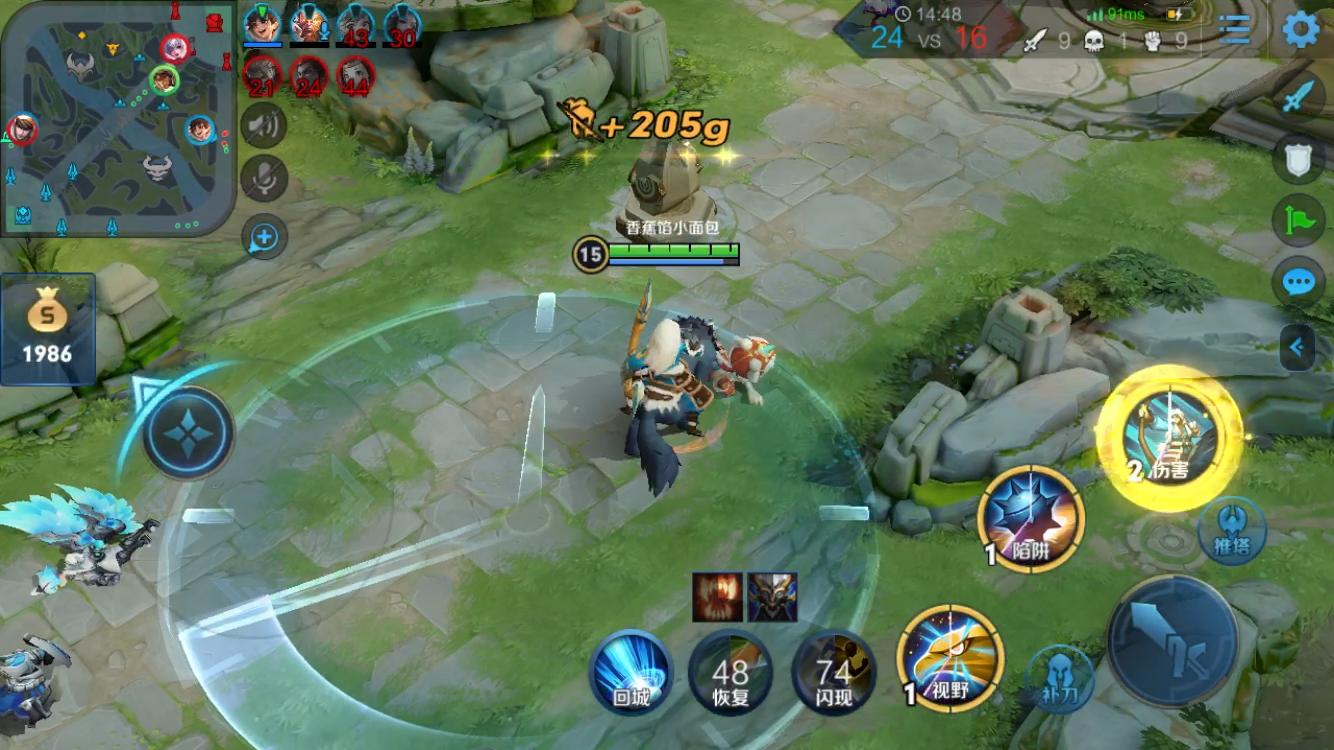Viewport: 1334px width, 750px height.
Task: Toggle the speaker sound button
Action: tap(264, 125)
